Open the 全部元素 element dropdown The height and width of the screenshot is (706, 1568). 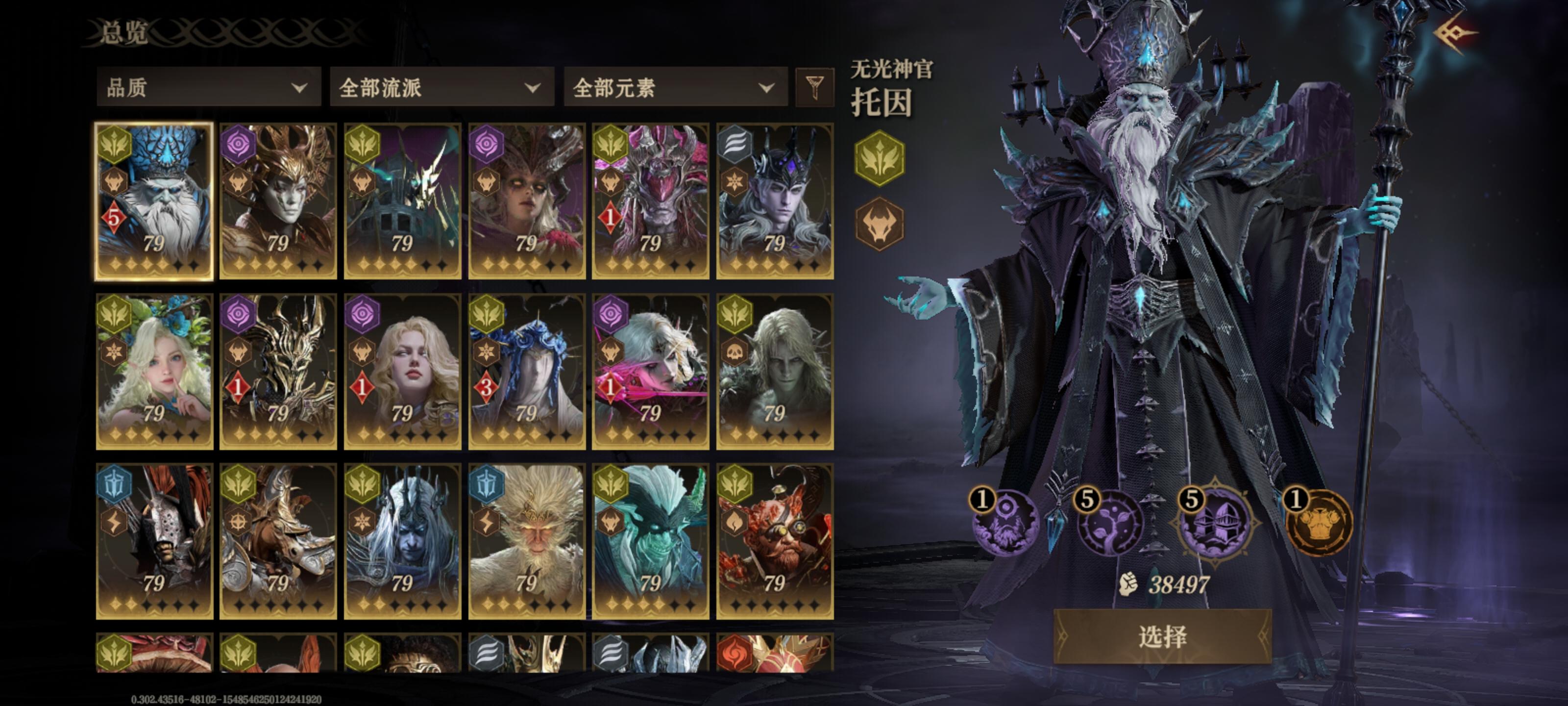676,88
